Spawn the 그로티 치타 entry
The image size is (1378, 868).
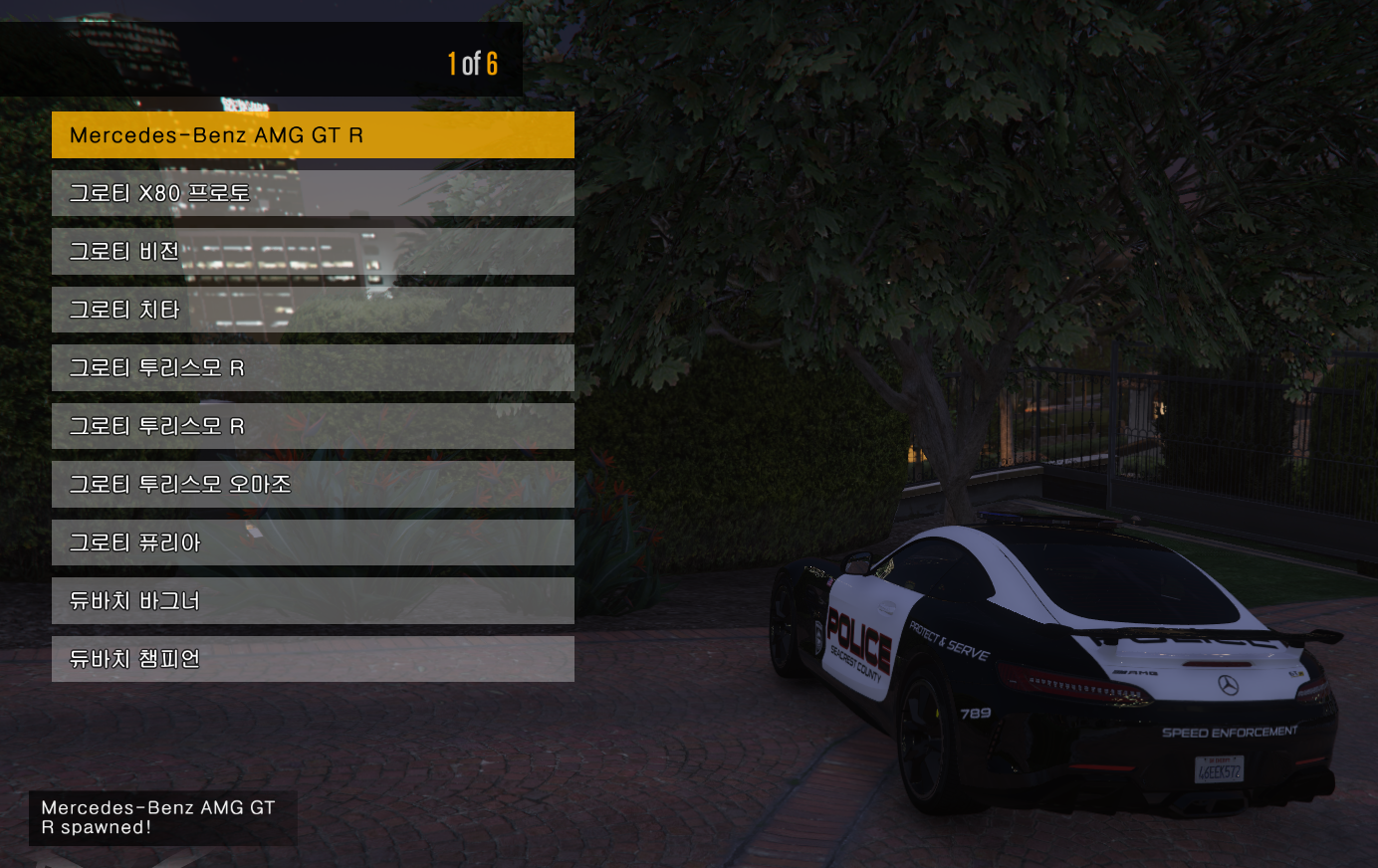tap(313, 310)
